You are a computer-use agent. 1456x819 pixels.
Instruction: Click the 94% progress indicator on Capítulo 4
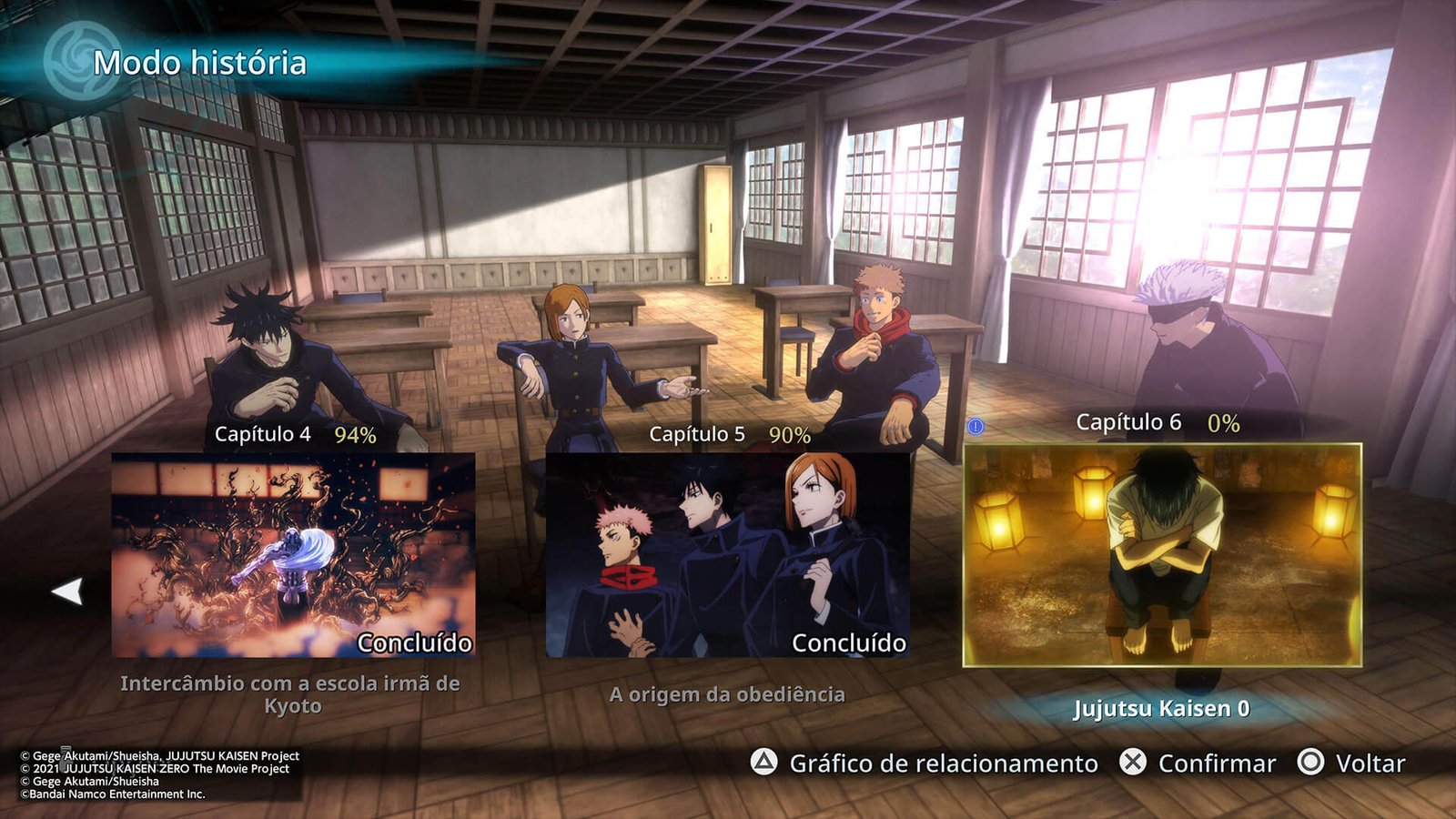tap(355, 436)
